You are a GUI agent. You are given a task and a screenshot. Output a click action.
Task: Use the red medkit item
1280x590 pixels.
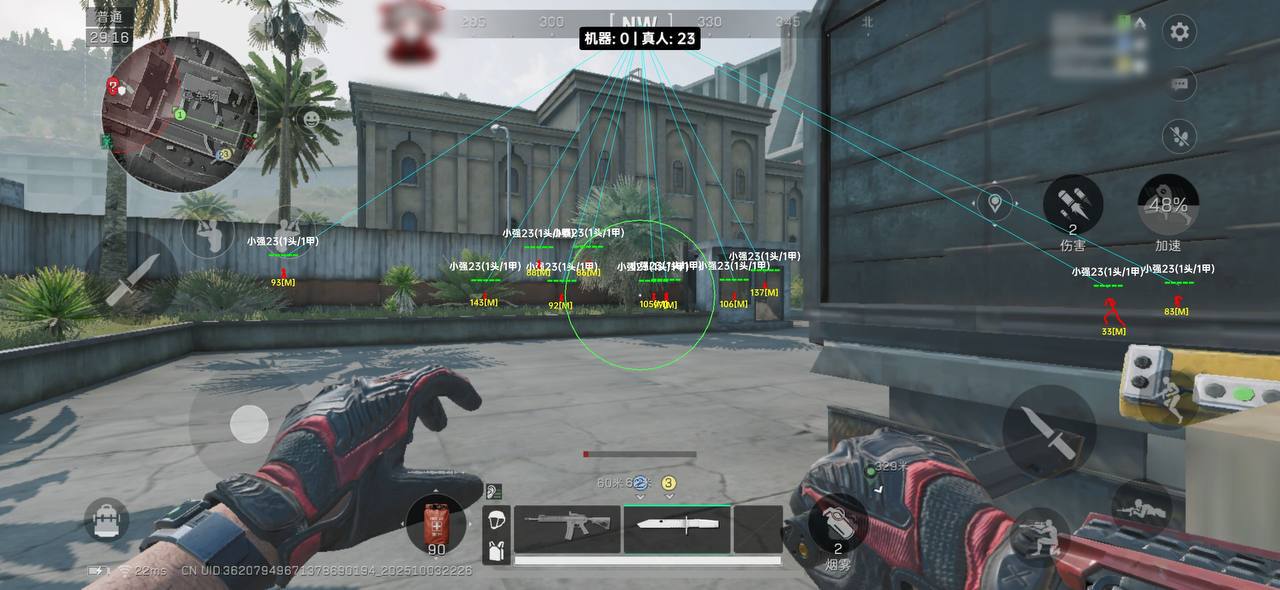[436, 525]
